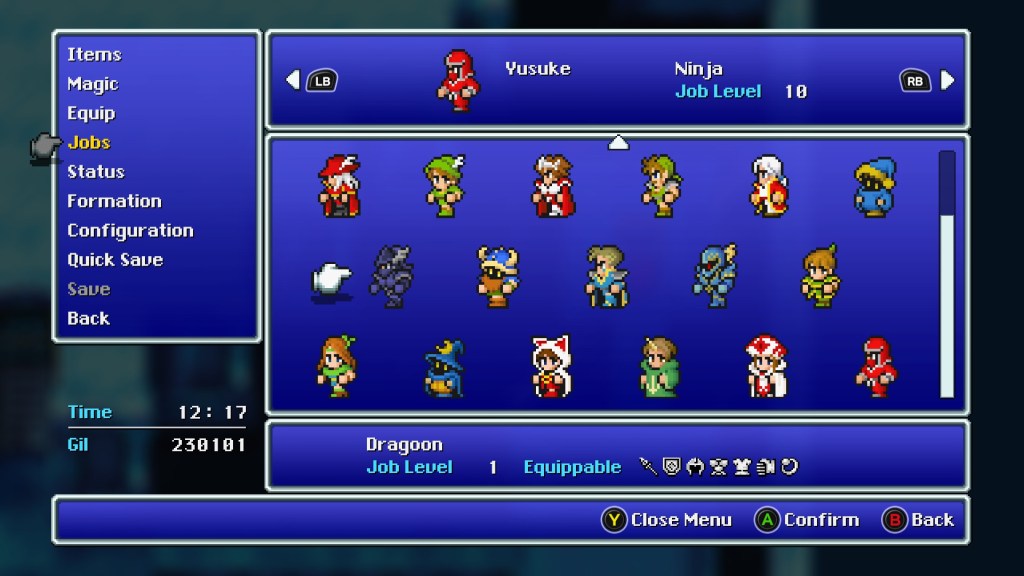Viewport: 1024px width, 576px height.
Task: Pick the white cat-hooded Devout job
Action: point(552,367)
